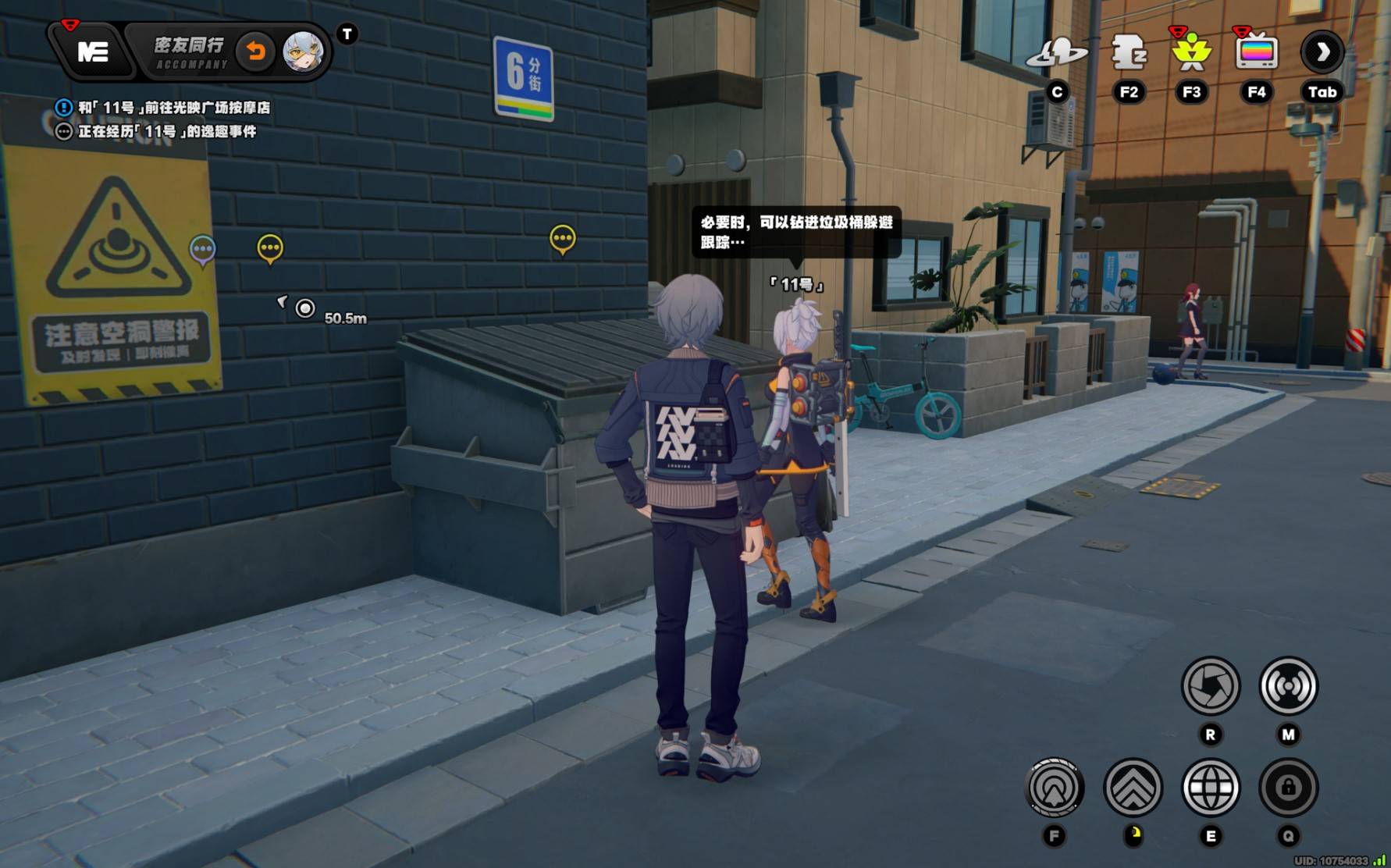This screenshot has width=1391, height=868.
Task: Open the sleeping figure icon menu
Action: 1128,53
